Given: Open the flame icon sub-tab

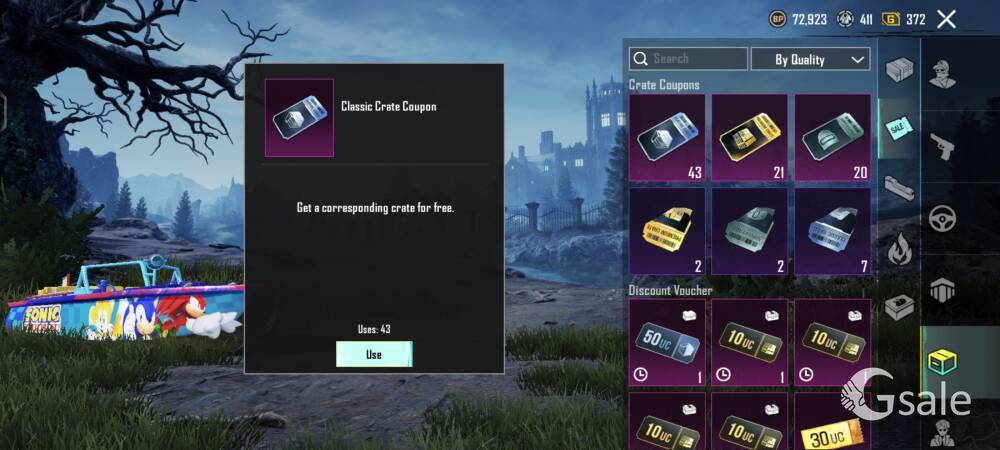Looking at the screenshot, I should click(x=897, y=247).
